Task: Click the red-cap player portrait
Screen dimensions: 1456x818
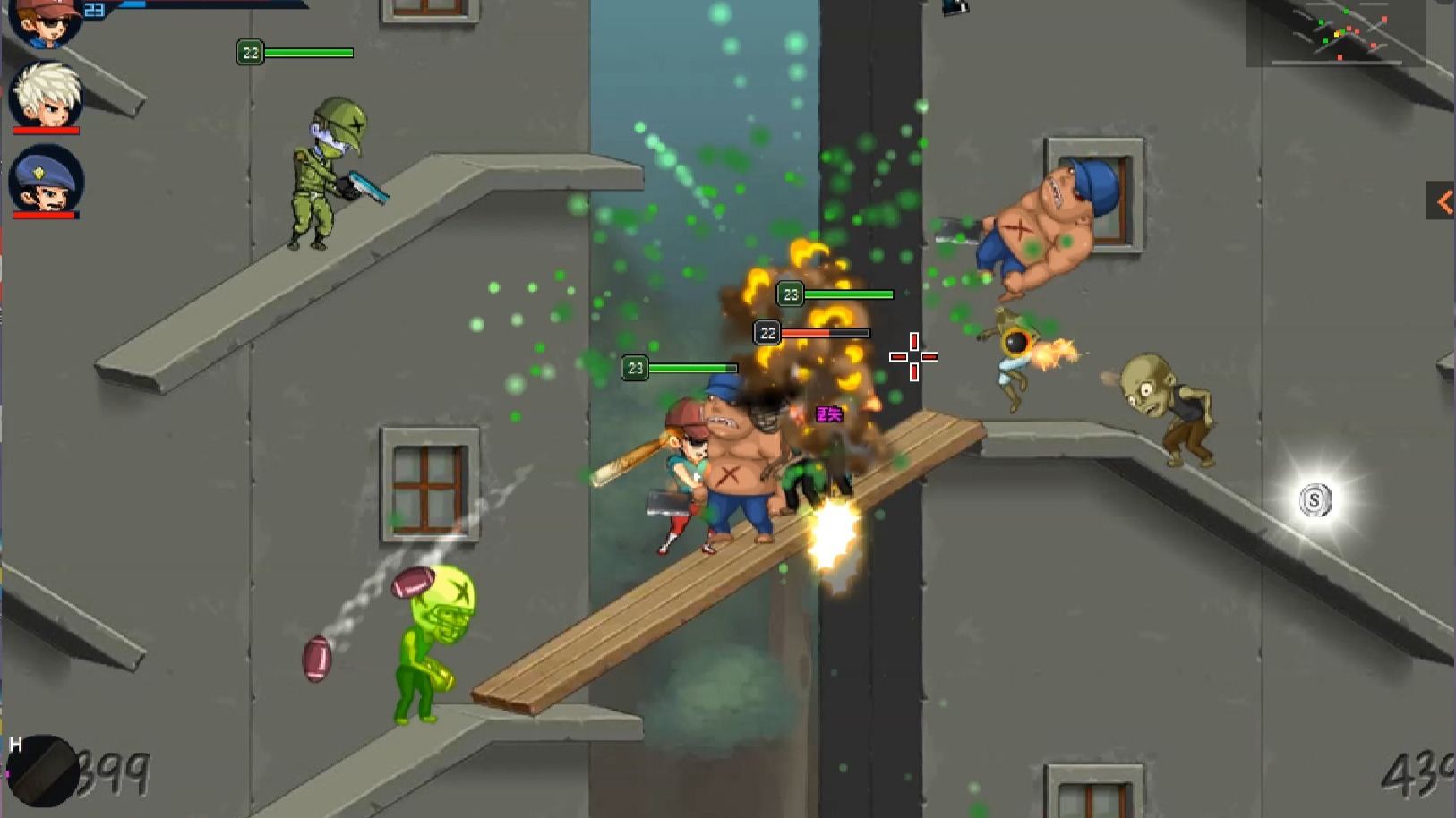Action: (x=47, y=21)
